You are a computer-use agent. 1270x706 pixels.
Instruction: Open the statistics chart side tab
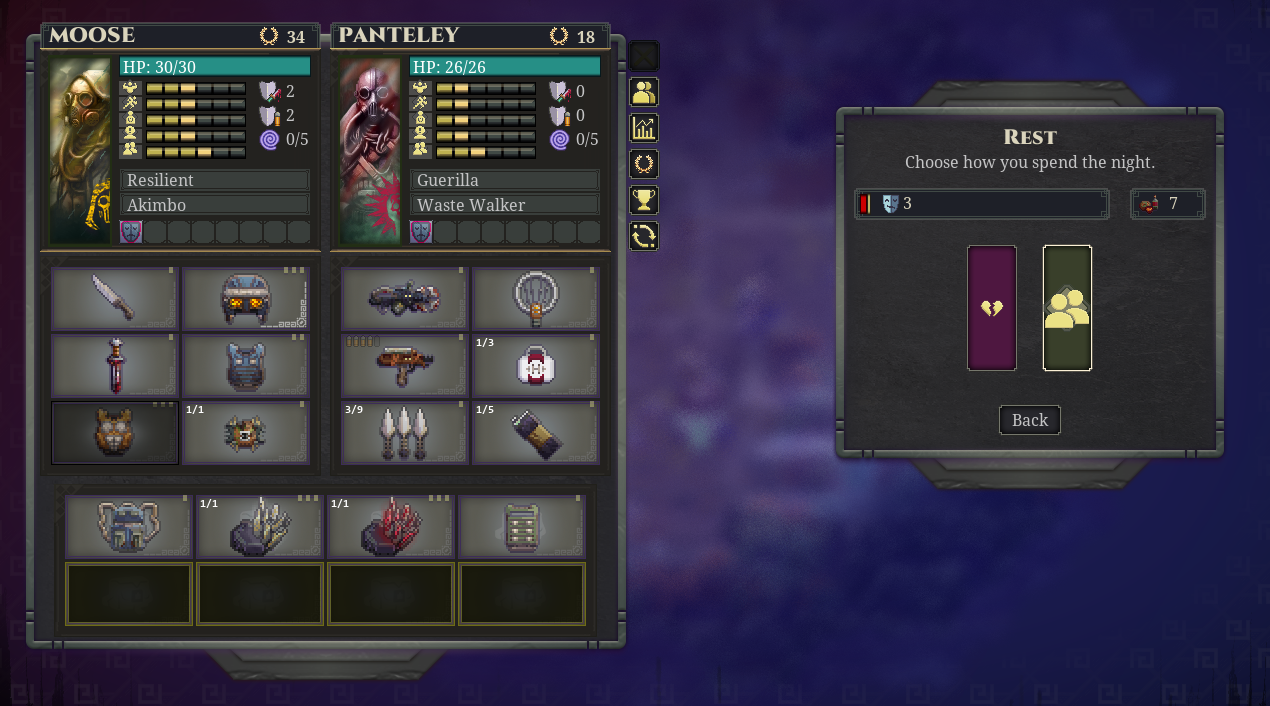[x=644, y=128]
